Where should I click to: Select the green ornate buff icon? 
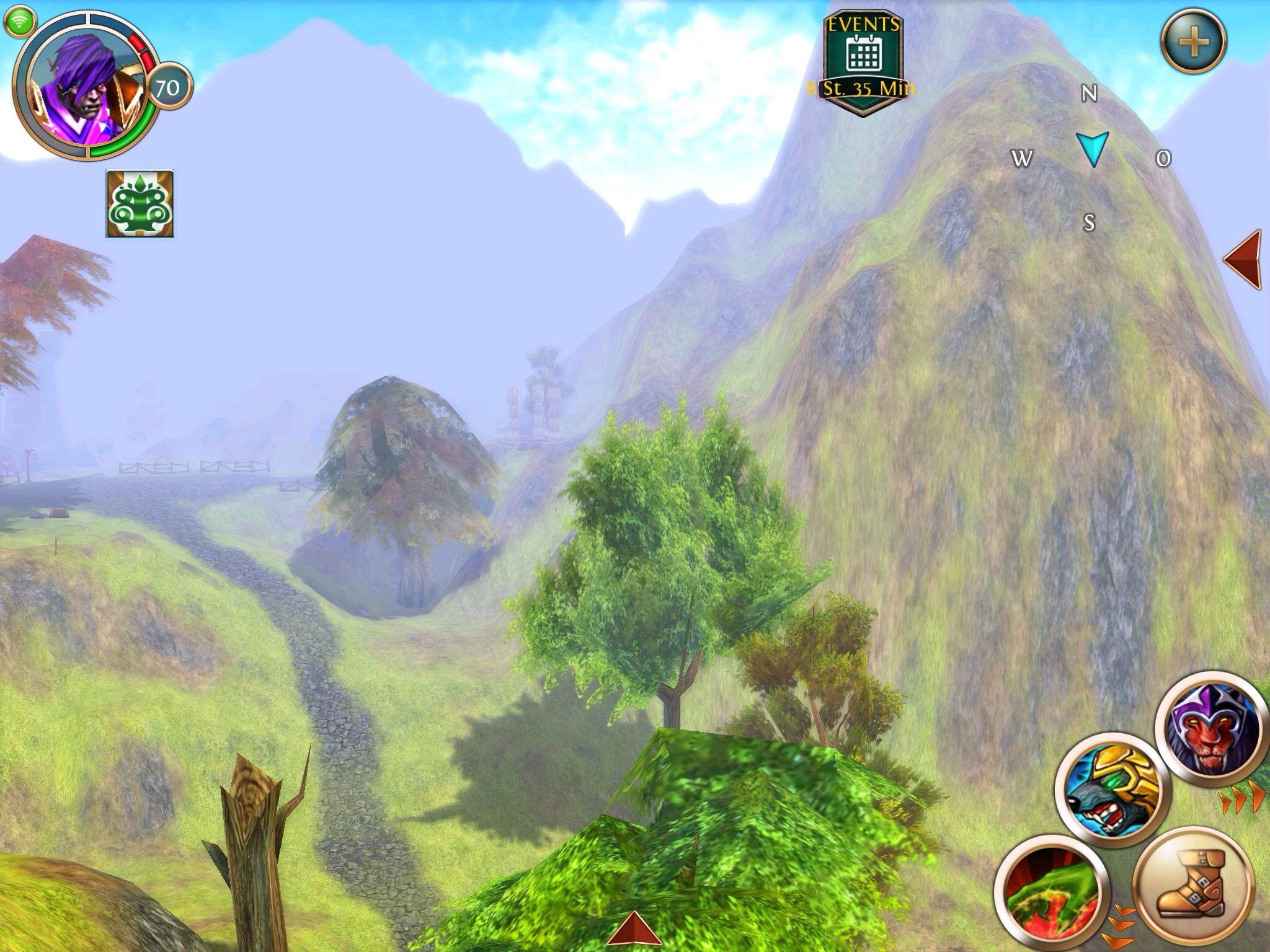(x=140, y=204)
